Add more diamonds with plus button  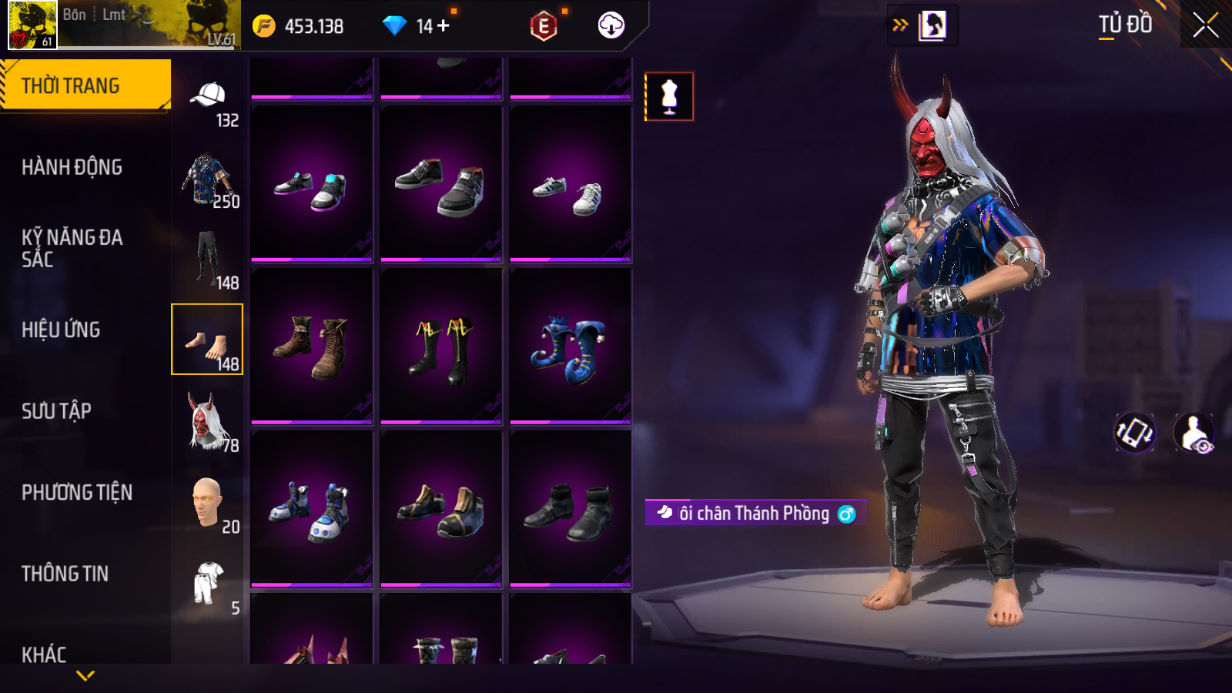pos(443,26)
